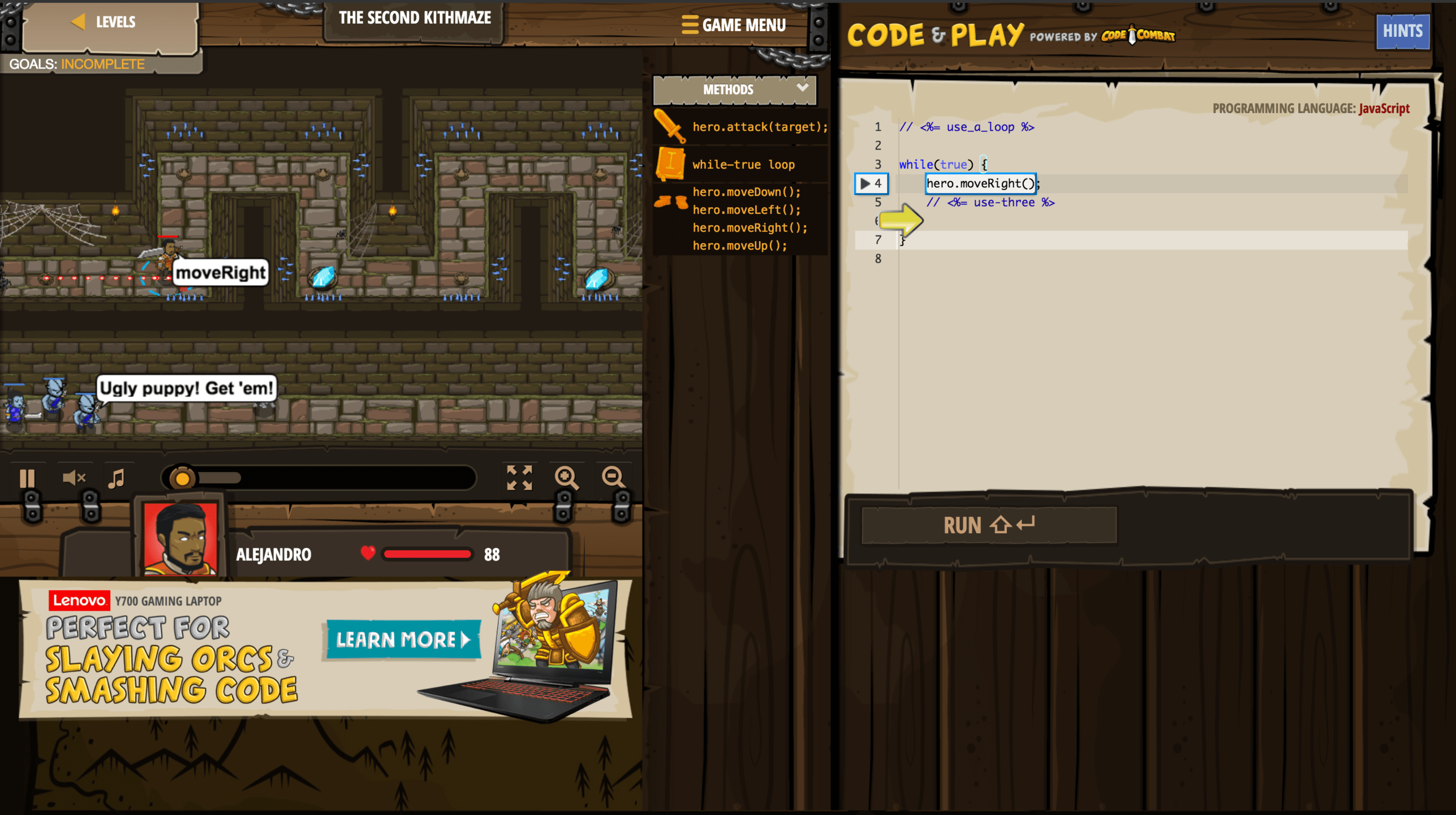
Task: Open the Hints panel
Action: coord(1402,31)
